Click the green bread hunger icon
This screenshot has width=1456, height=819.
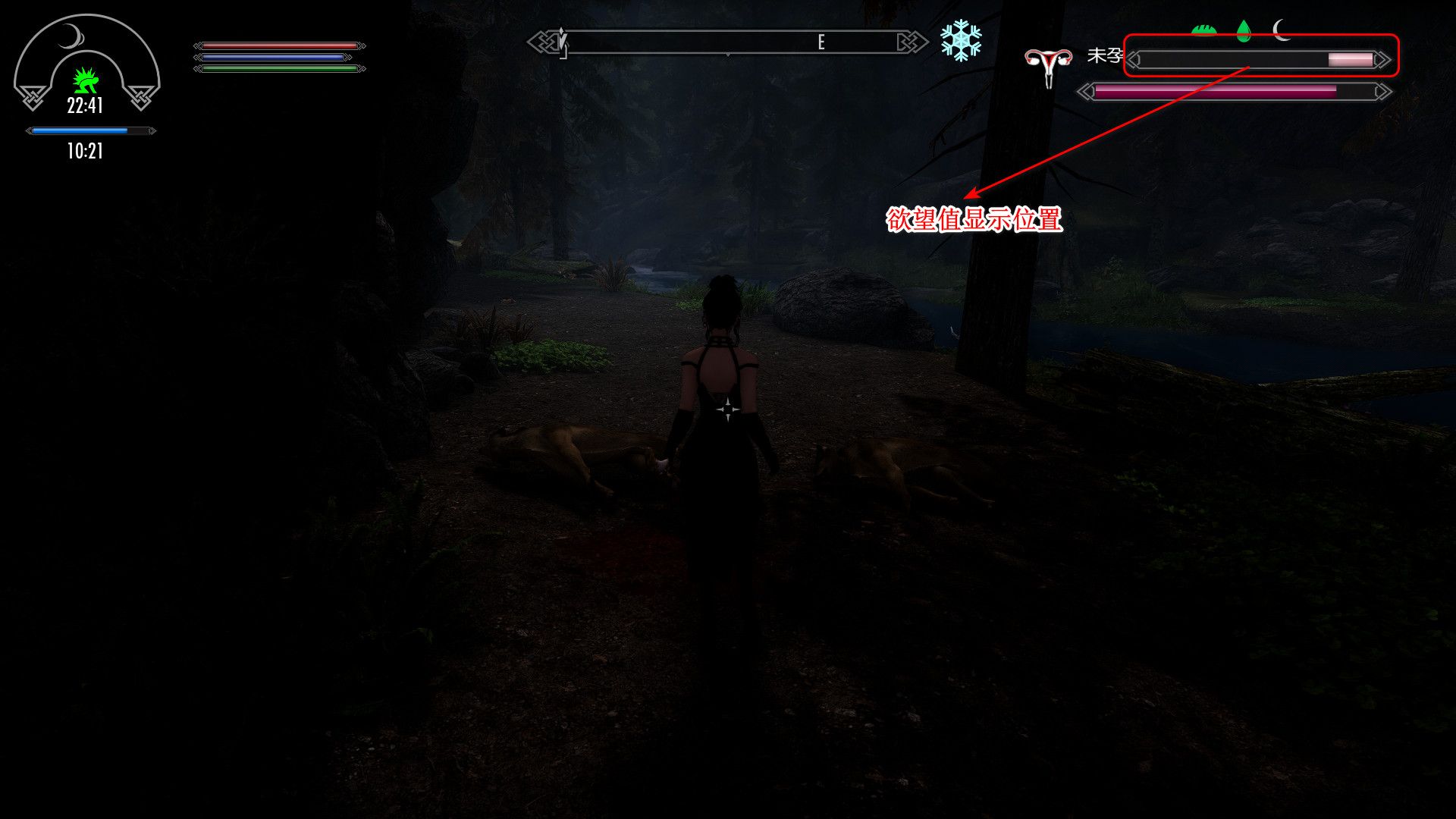1203,30
